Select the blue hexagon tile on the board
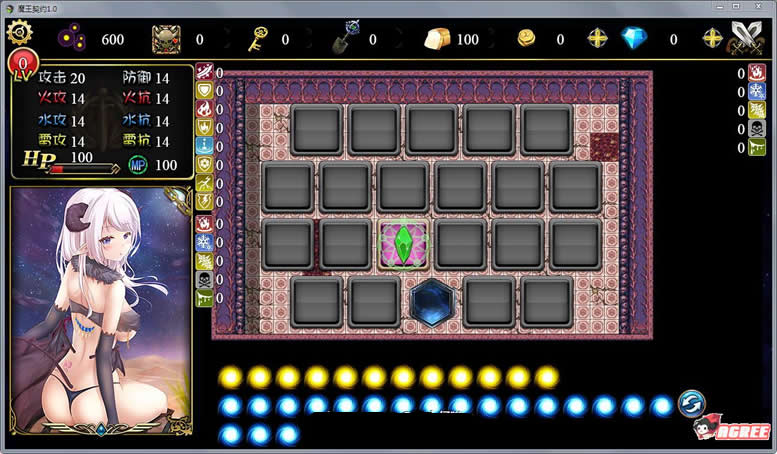777x454 pixels. [433, 301]
